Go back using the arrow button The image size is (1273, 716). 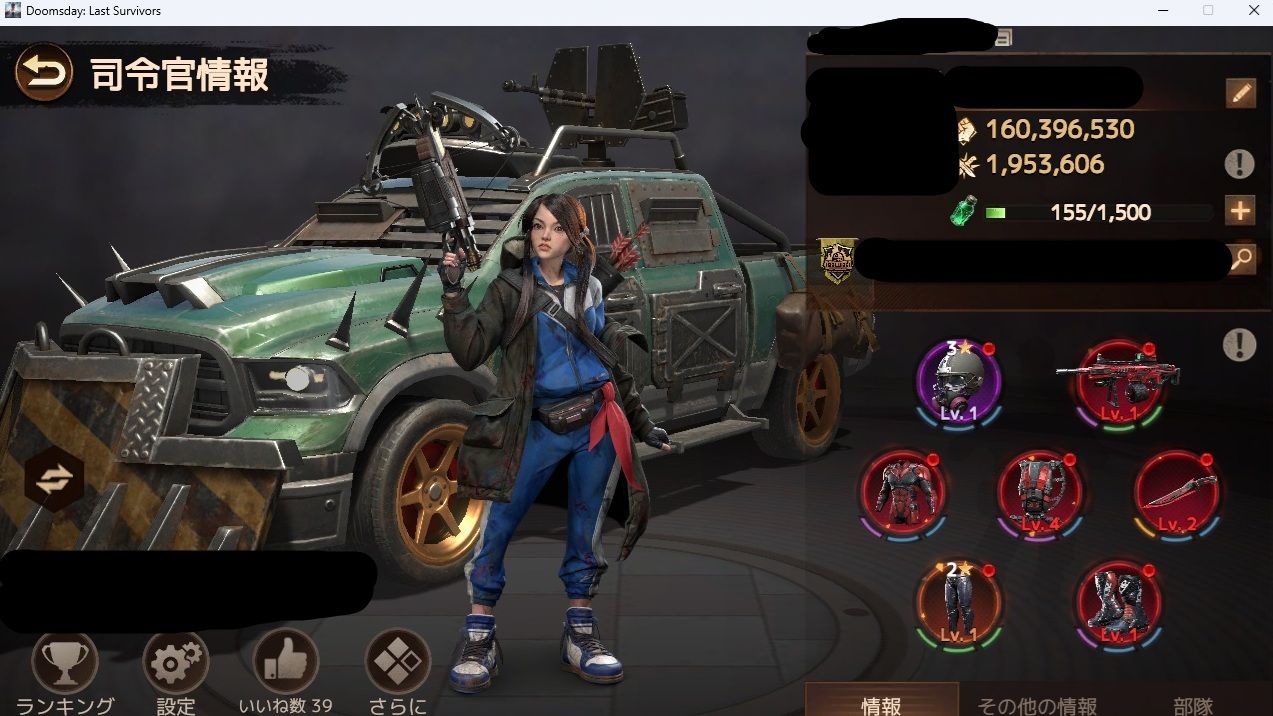[x=44, y=72]
